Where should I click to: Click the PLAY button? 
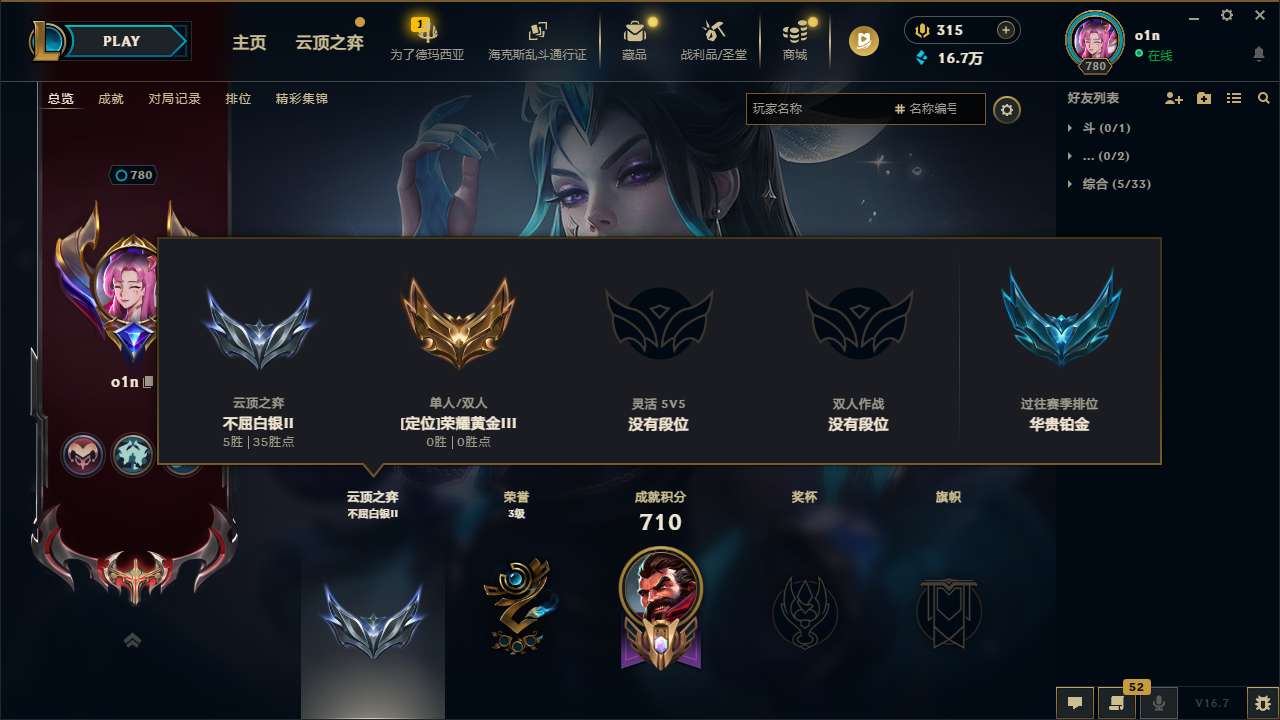(121, 41)
